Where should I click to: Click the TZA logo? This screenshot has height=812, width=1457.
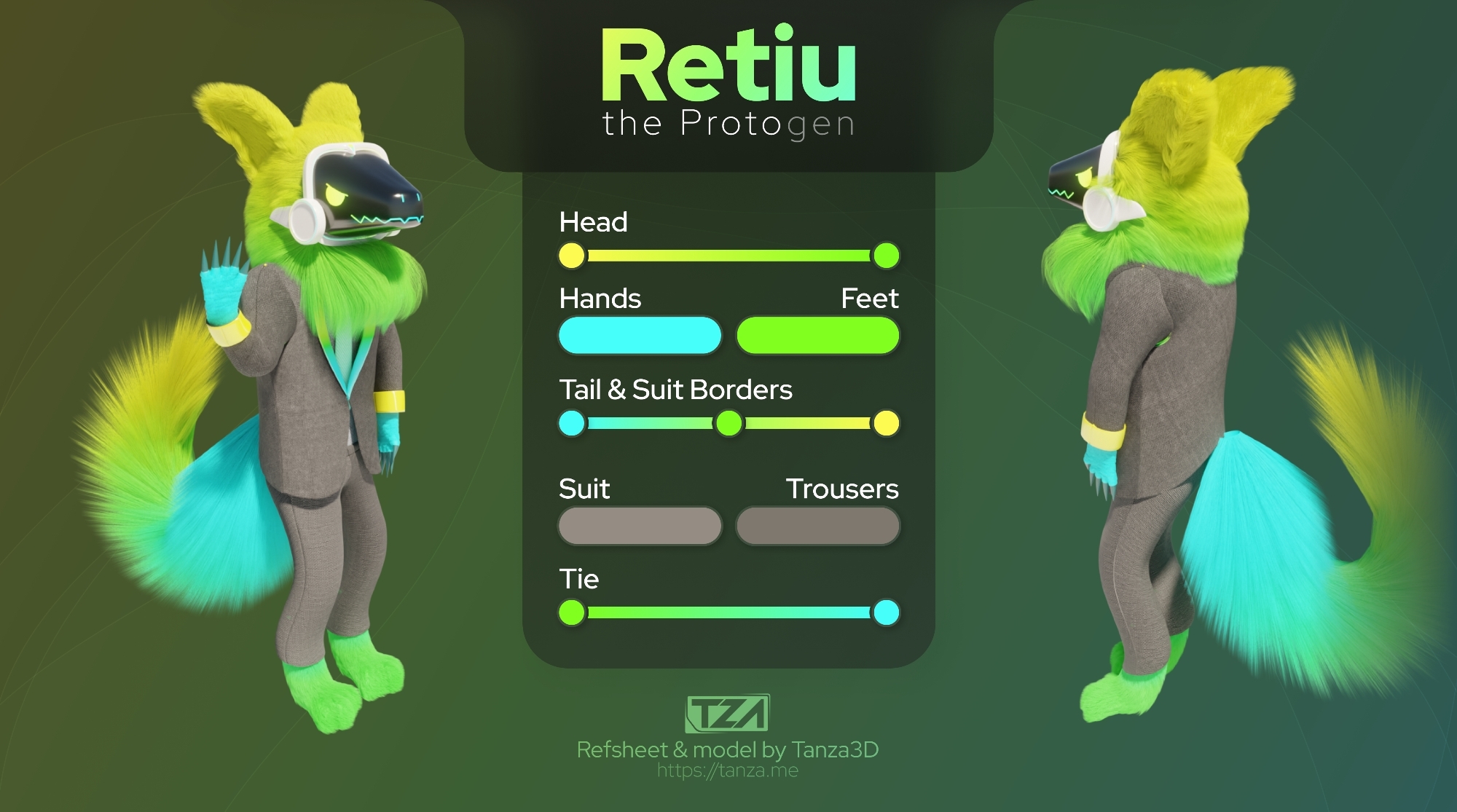click(x=728, y=713)
